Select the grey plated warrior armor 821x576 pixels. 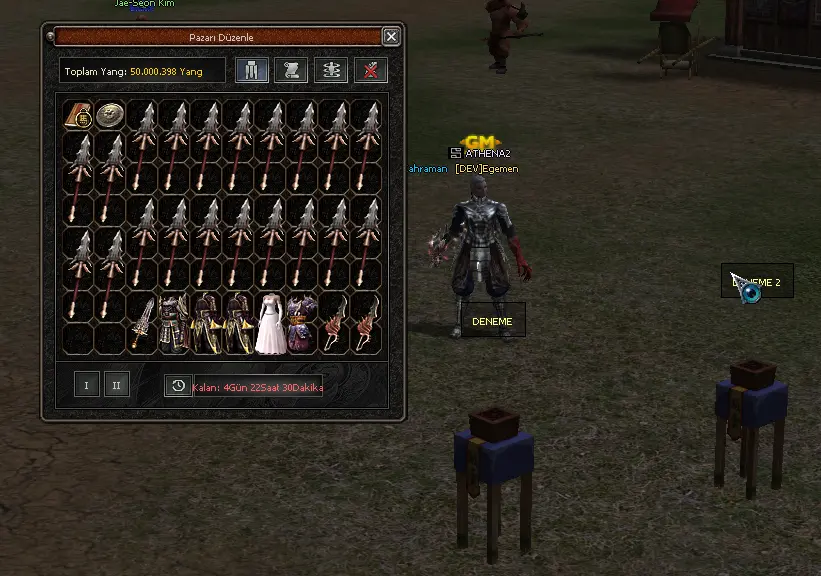pyautogui.click(x=174, y=323)
